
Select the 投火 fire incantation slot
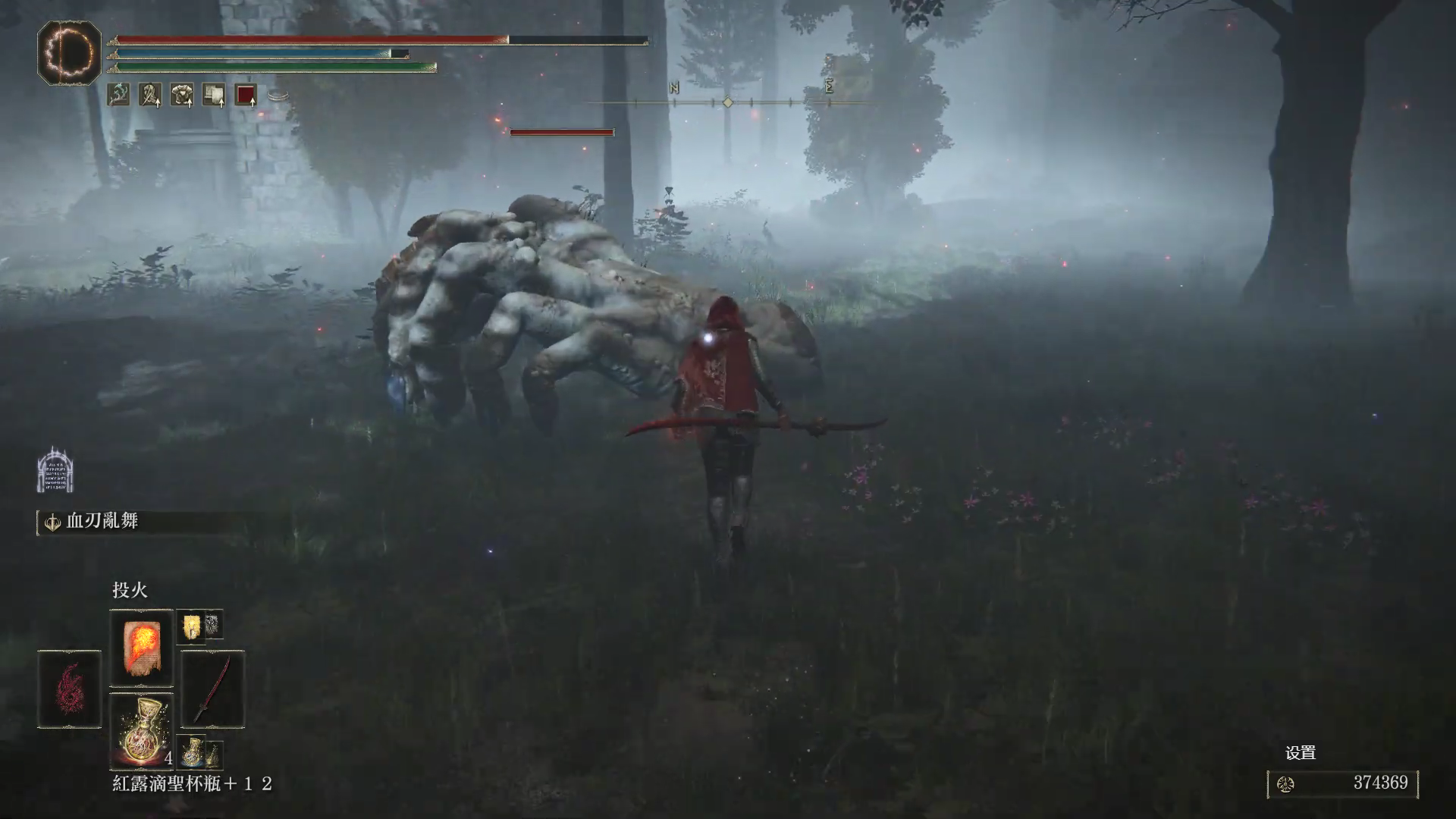point(142,647)
